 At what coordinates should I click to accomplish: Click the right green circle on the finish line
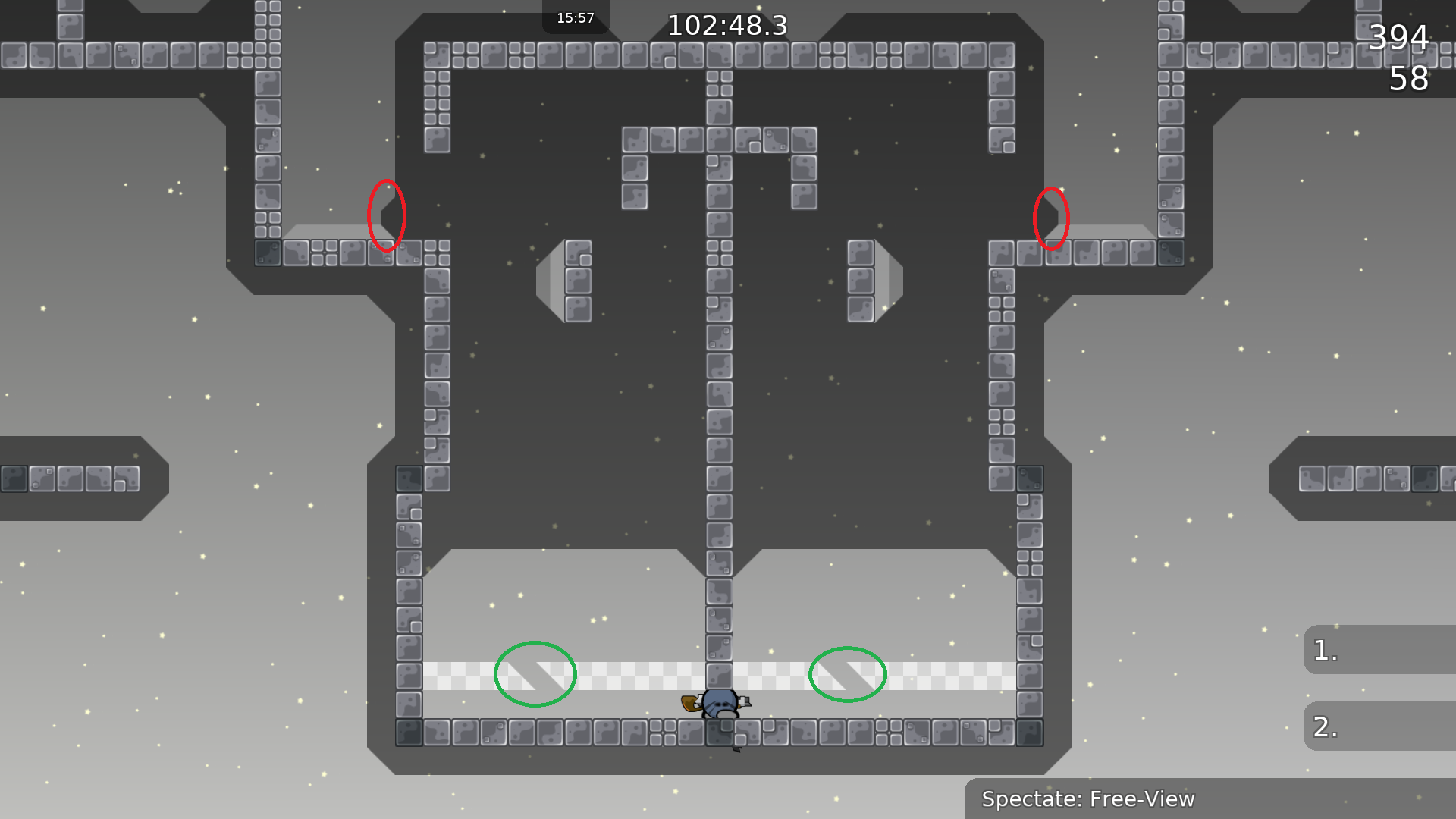click(848, 675)
